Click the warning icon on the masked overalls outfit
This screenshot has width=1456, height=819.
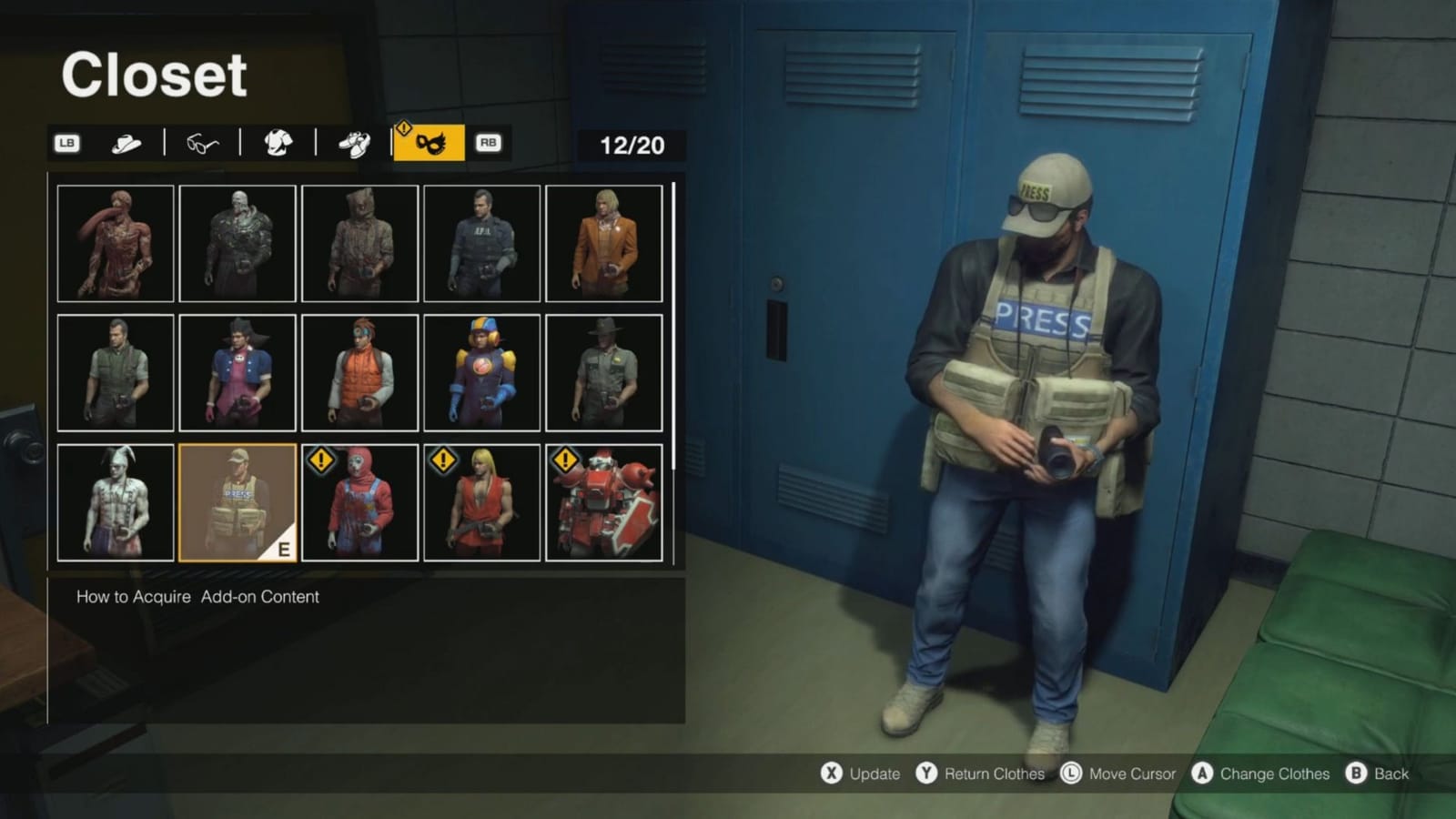click(x=320, y=461)
